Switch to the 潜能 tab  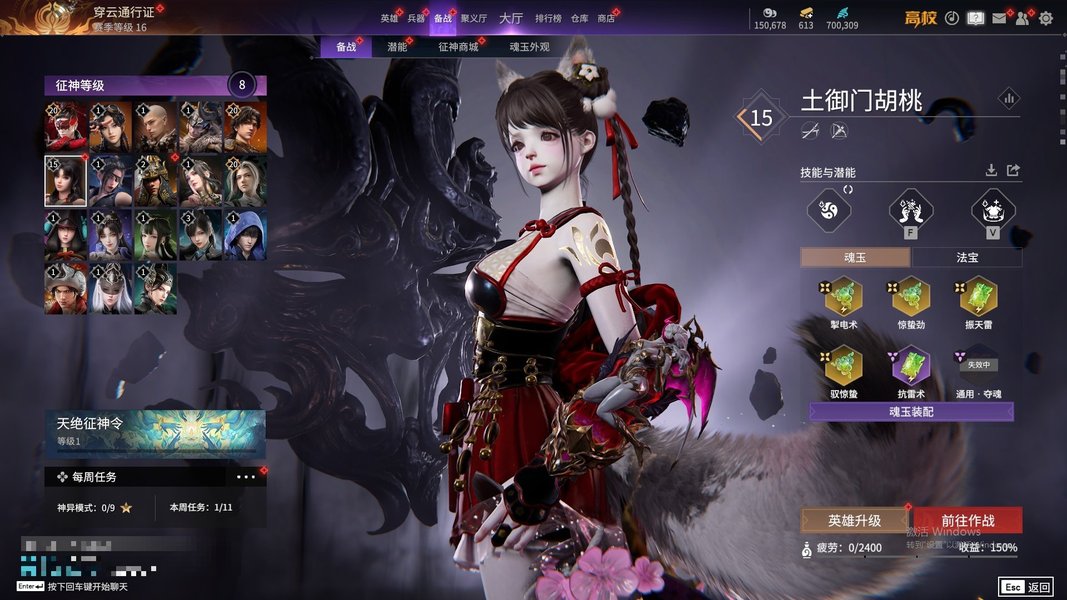[x=397, y=47]
